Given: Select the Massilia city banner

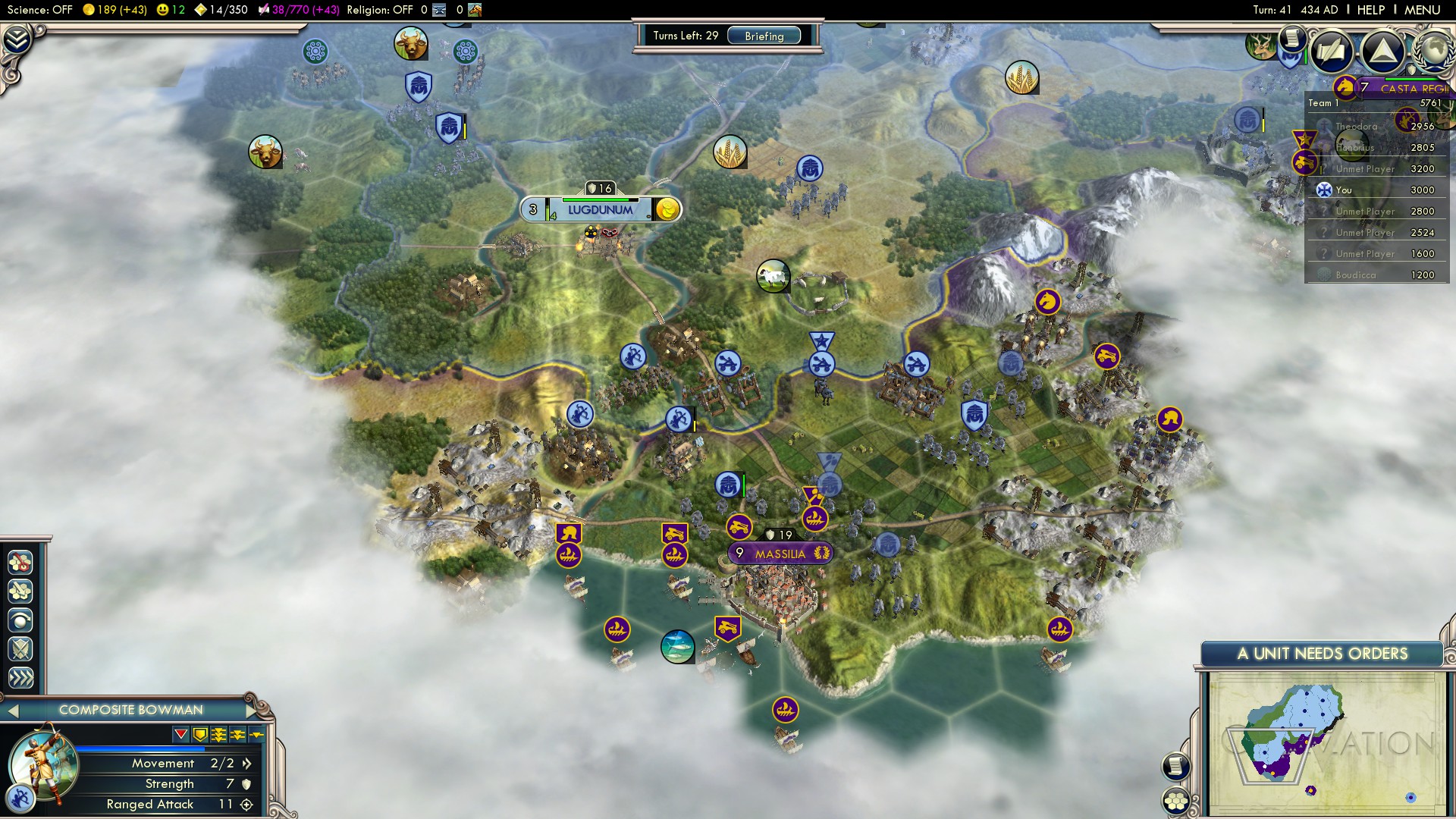Looking at the screenshot, I should pos(780,554).
